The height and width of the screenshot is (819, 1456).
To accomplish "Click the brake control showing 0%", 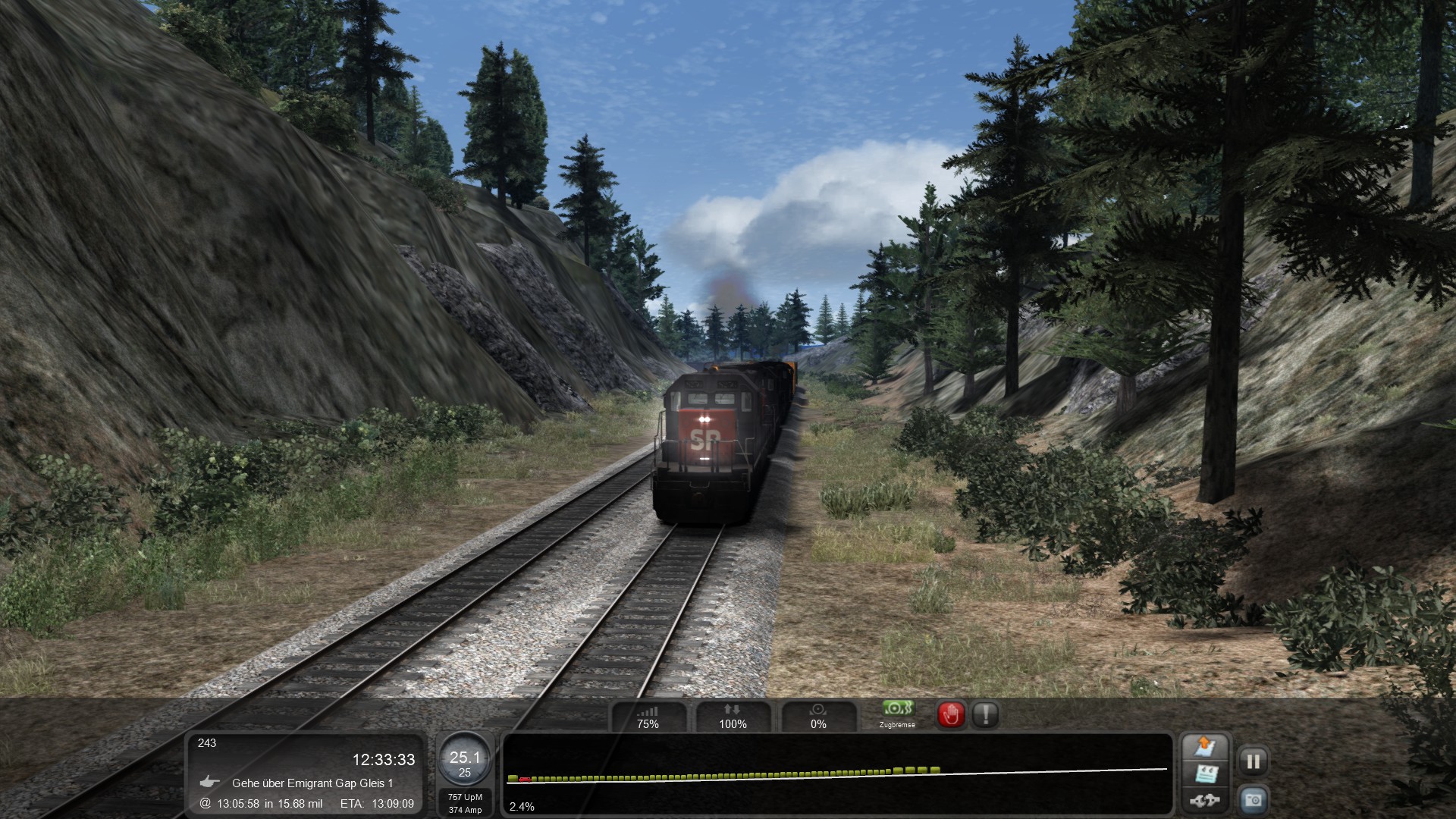I will pos(818,716).
